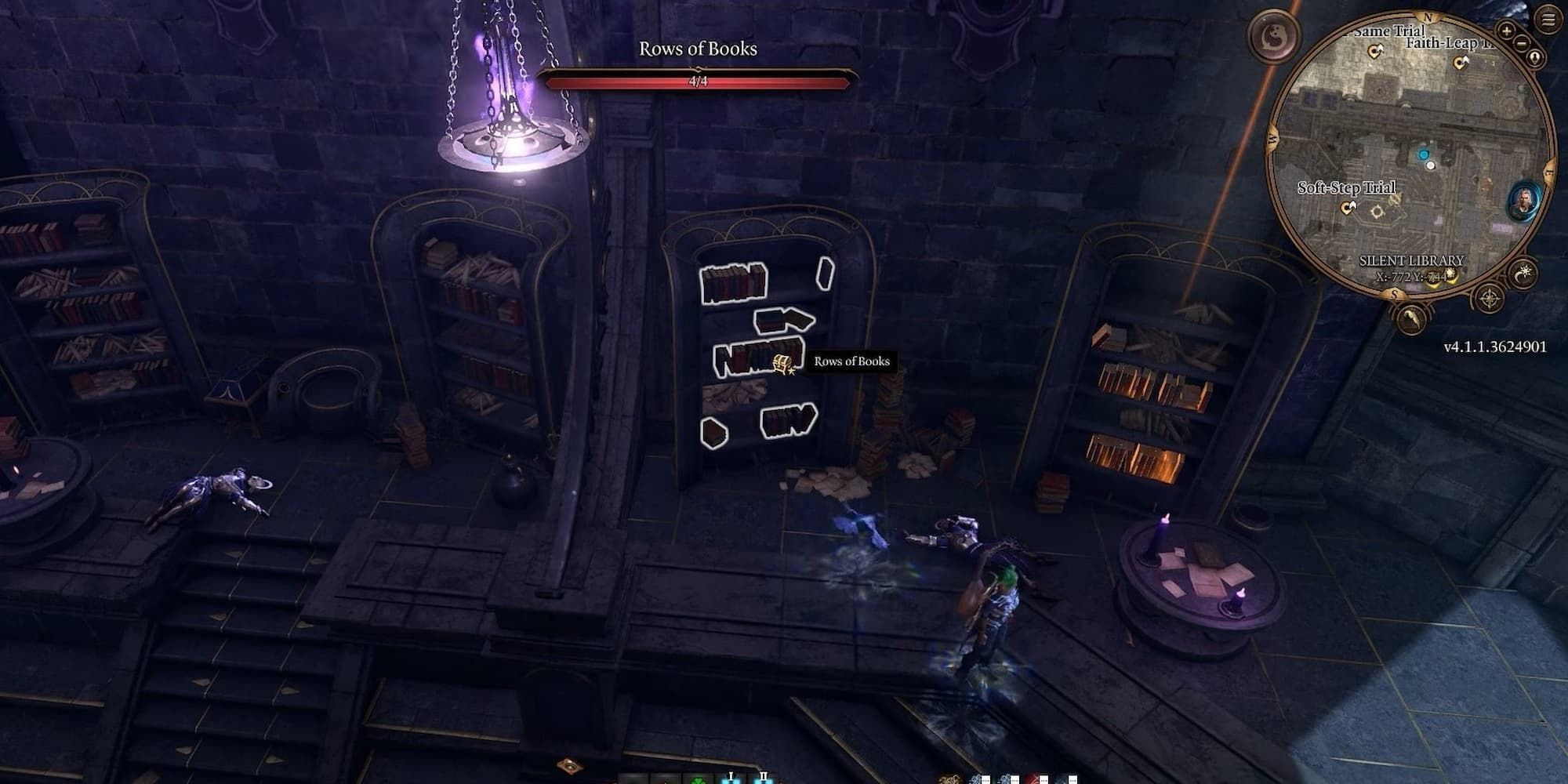Click the zoom-out minus button on the minimap
Screen dimensions: 1568x784
1521,43
